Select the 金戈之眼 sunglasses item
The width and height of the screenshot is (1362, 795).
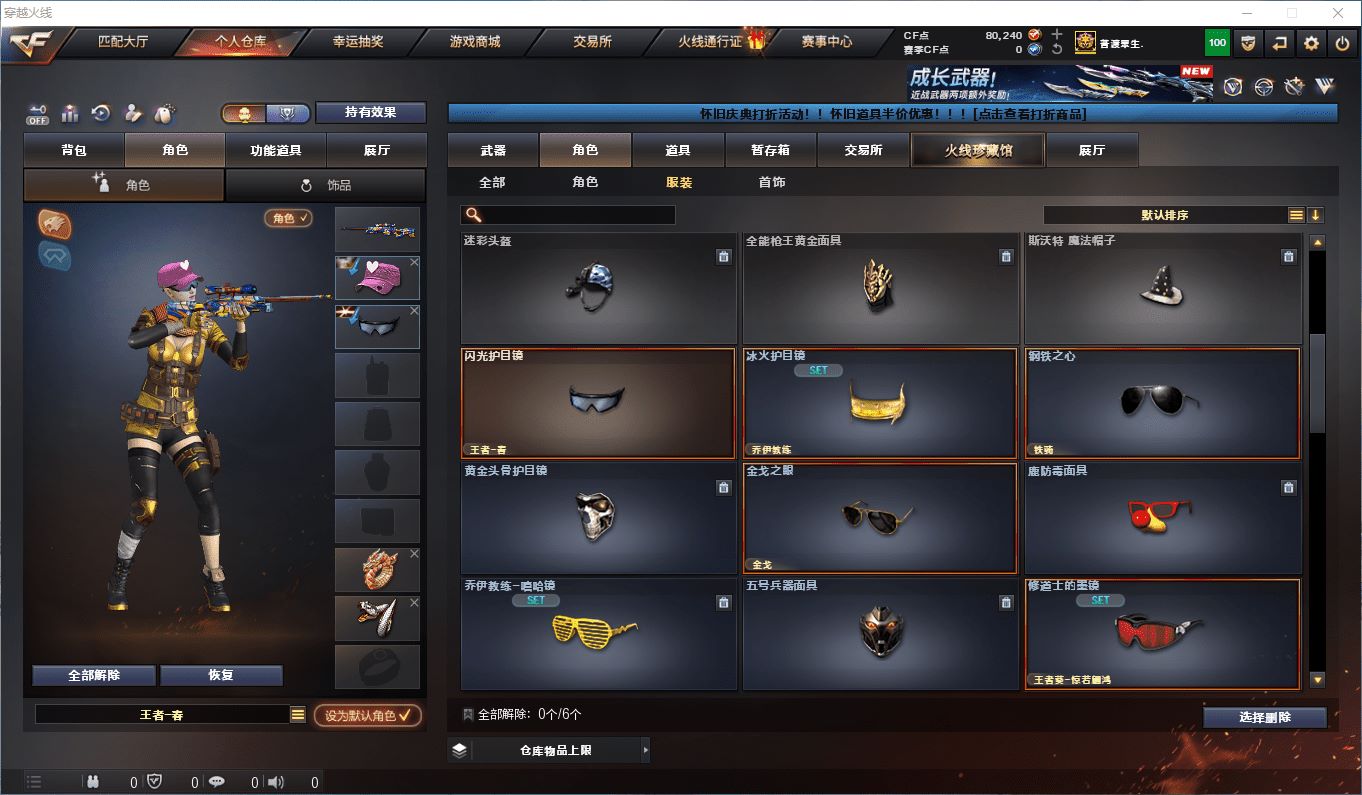(x=880, y=517)
